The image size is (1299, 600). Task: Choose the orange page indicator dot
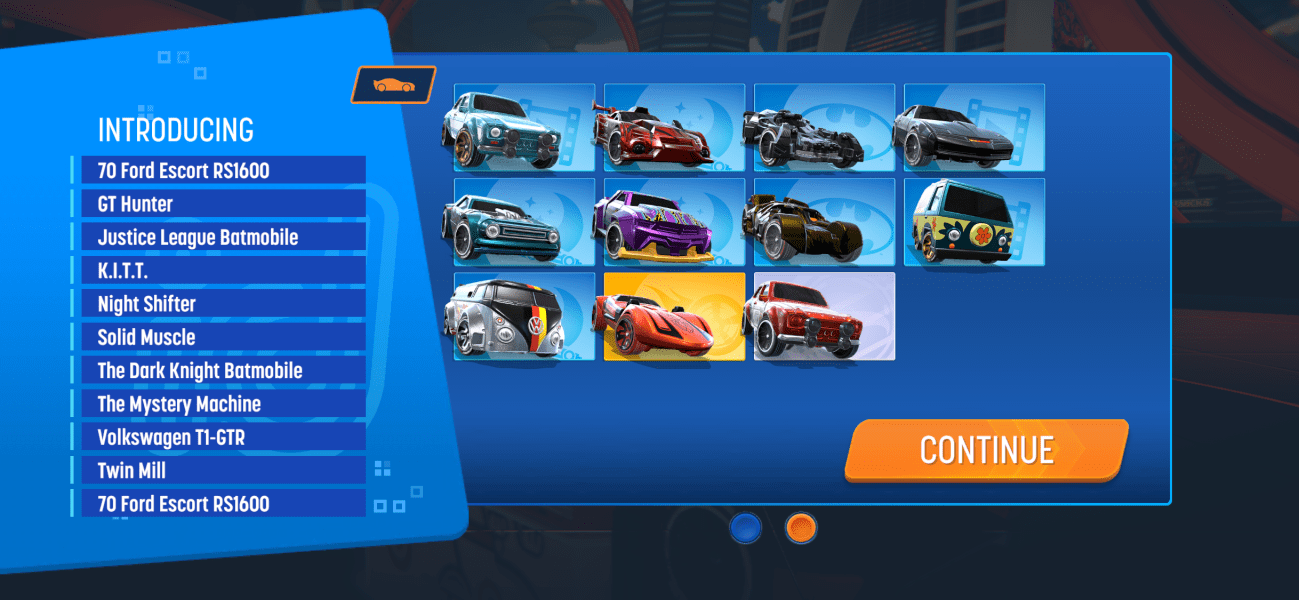801,527
